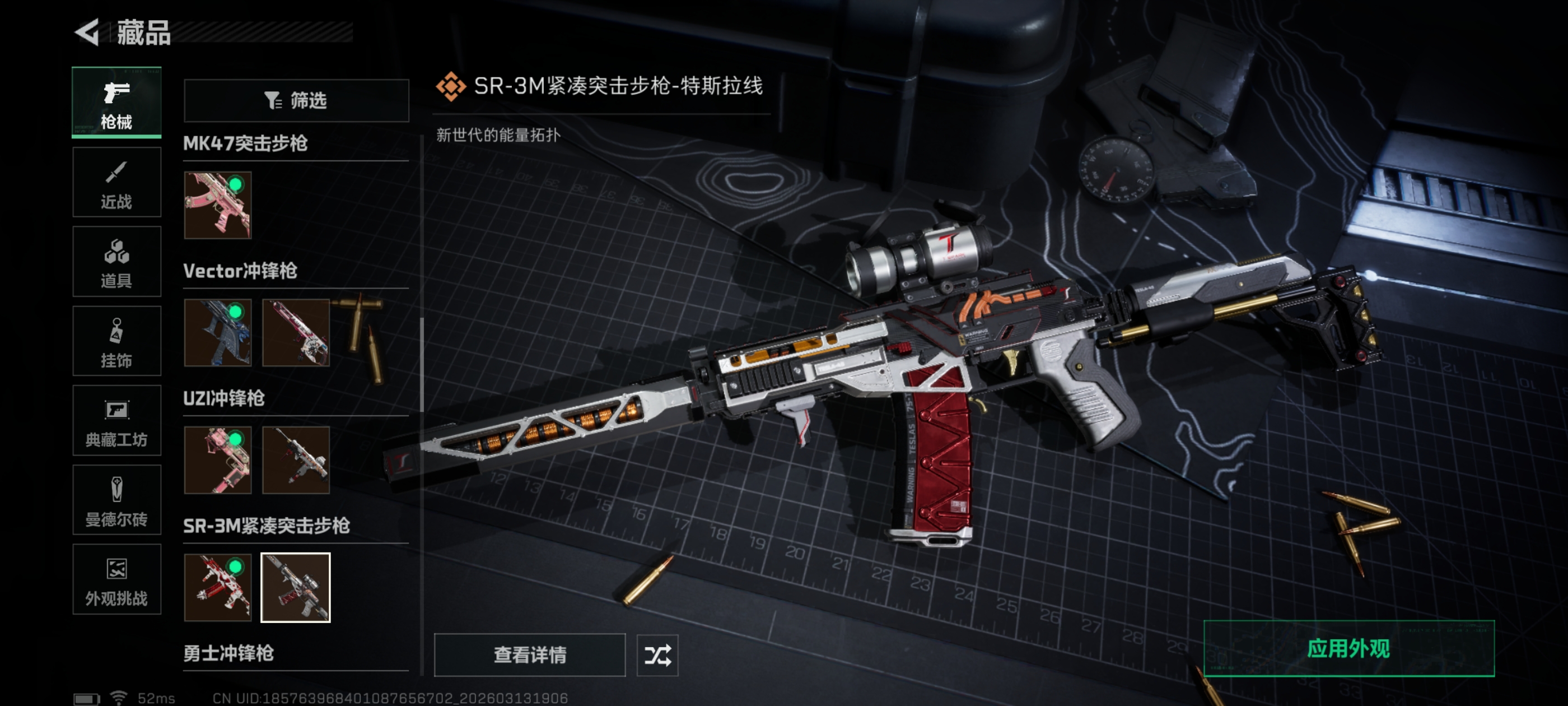Go back using the arrow beside 藏品
The width and height of the screenshot is (1568, 706).
[87, 32]
